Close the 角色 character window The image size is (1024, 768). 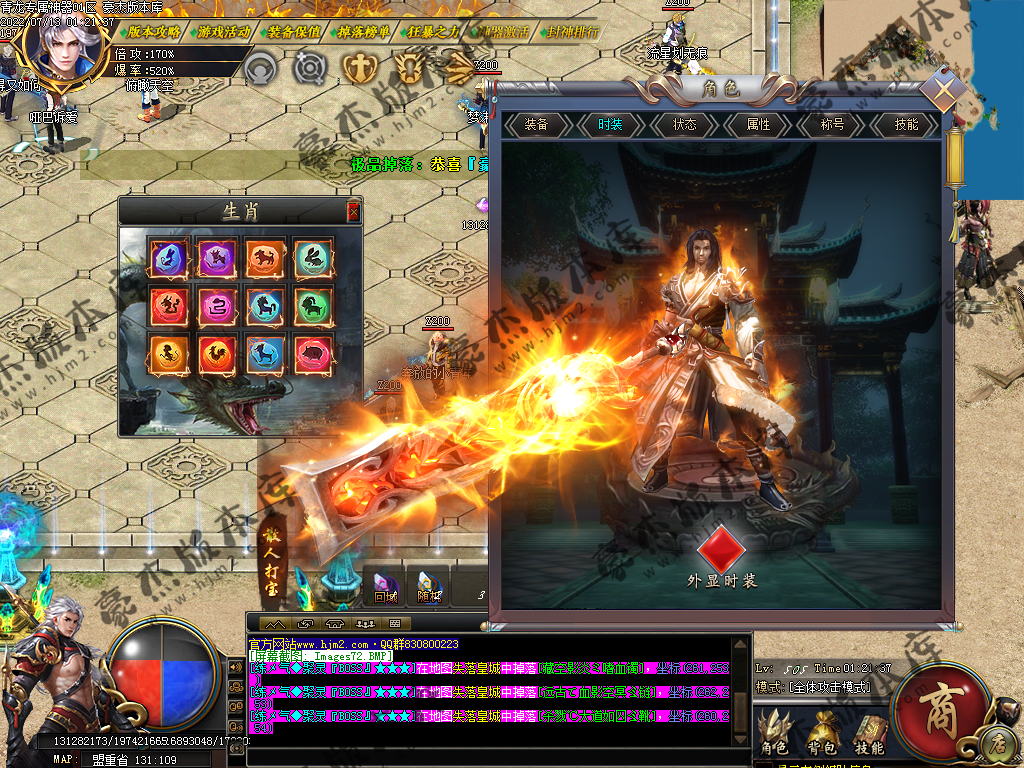pos(943,92)
